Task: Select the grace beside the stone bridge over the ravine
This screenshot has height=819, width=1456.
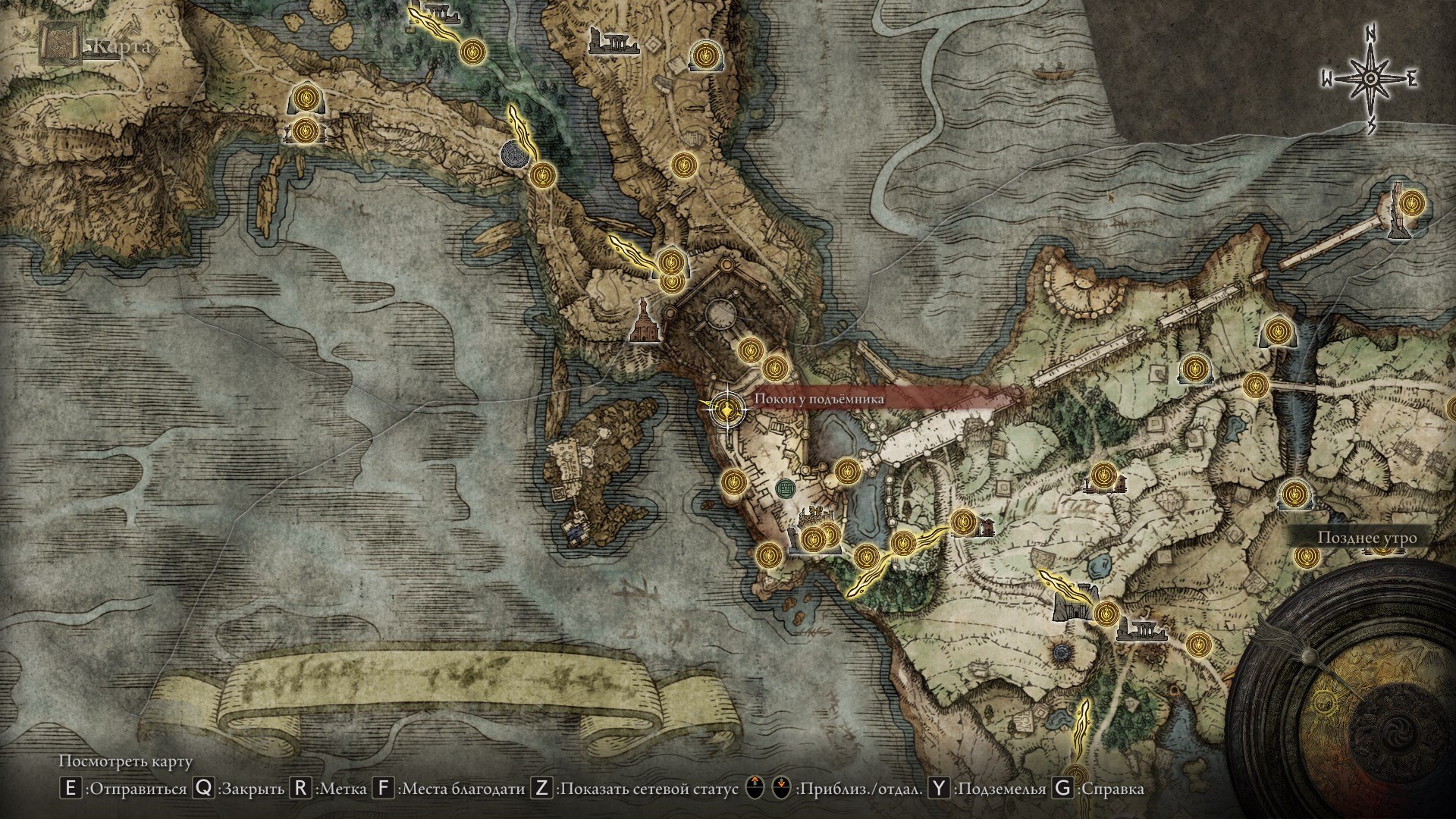Action: pyautogui.click(x=1256, y=384)
